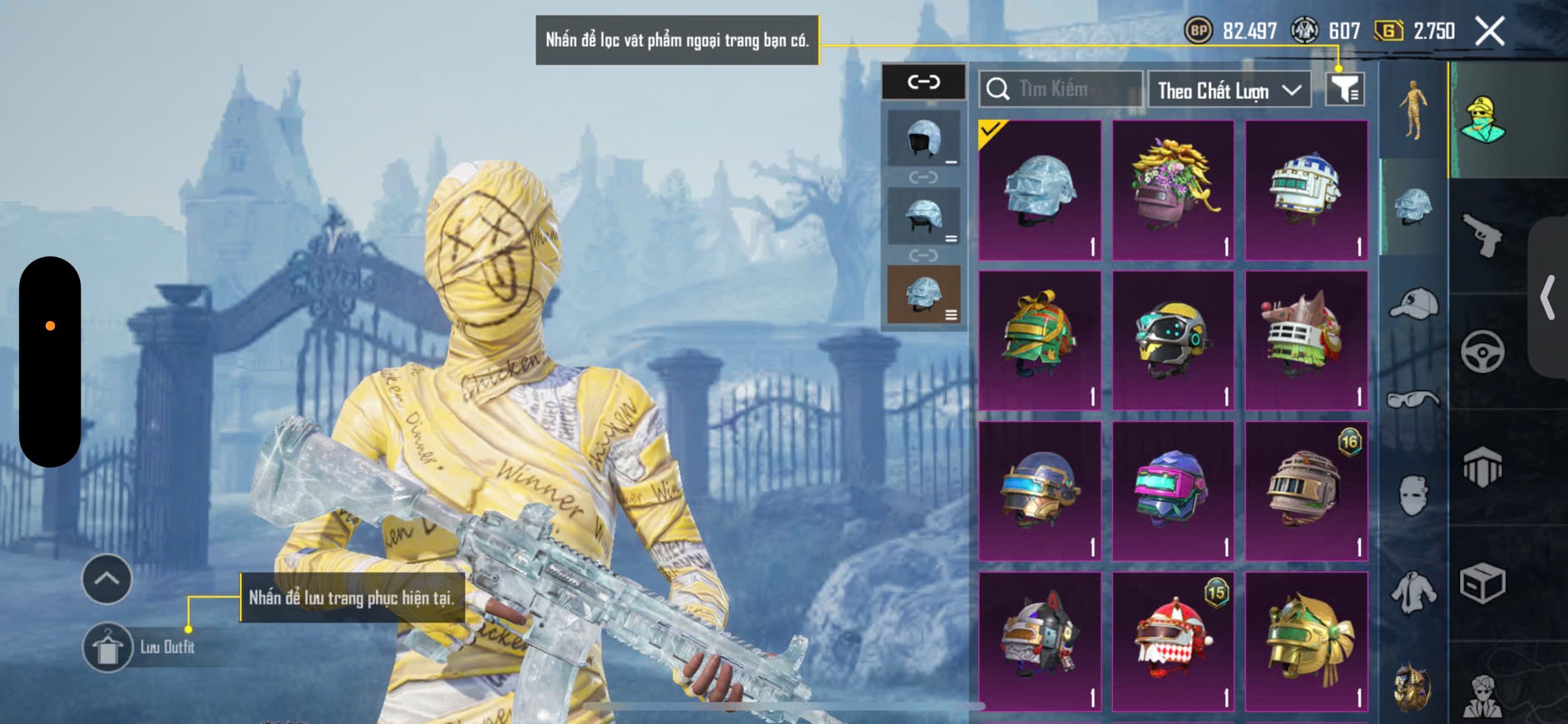Show the face mask category
The height and width of the screenshot is (724, 1568).
pos(1413,495)
